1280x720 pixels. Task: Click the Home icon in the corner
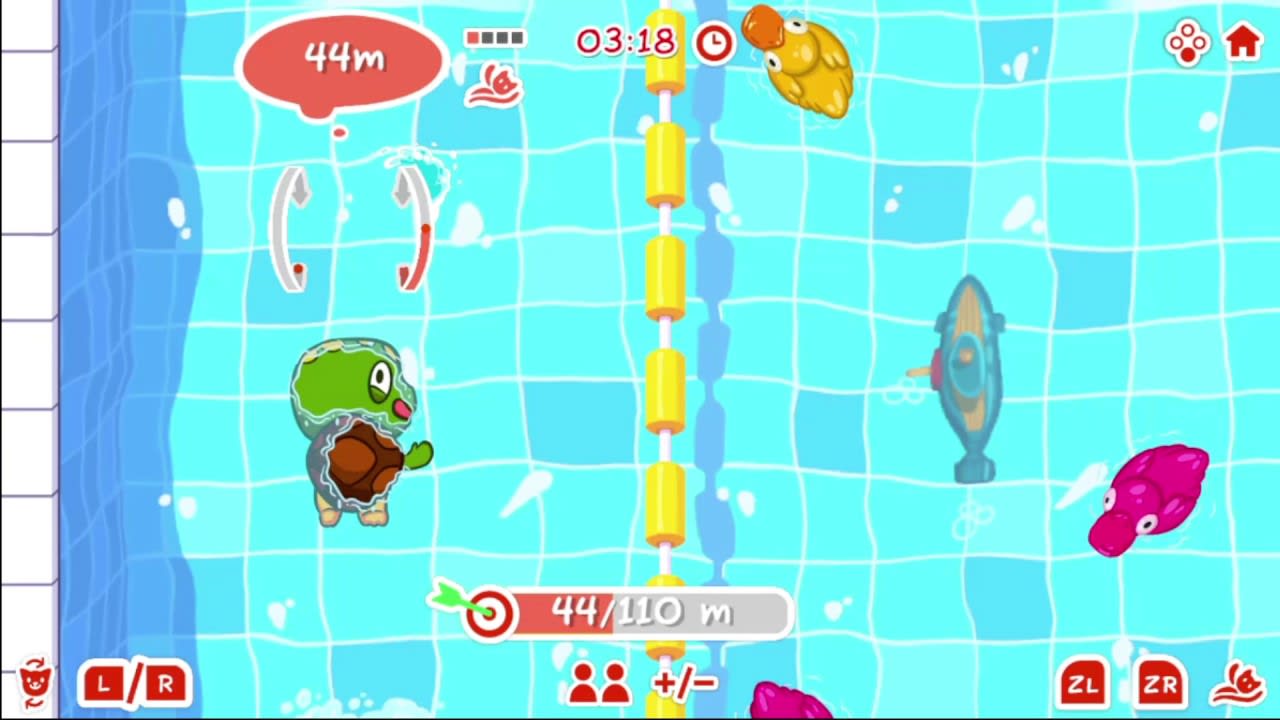tap(1242, 42)
